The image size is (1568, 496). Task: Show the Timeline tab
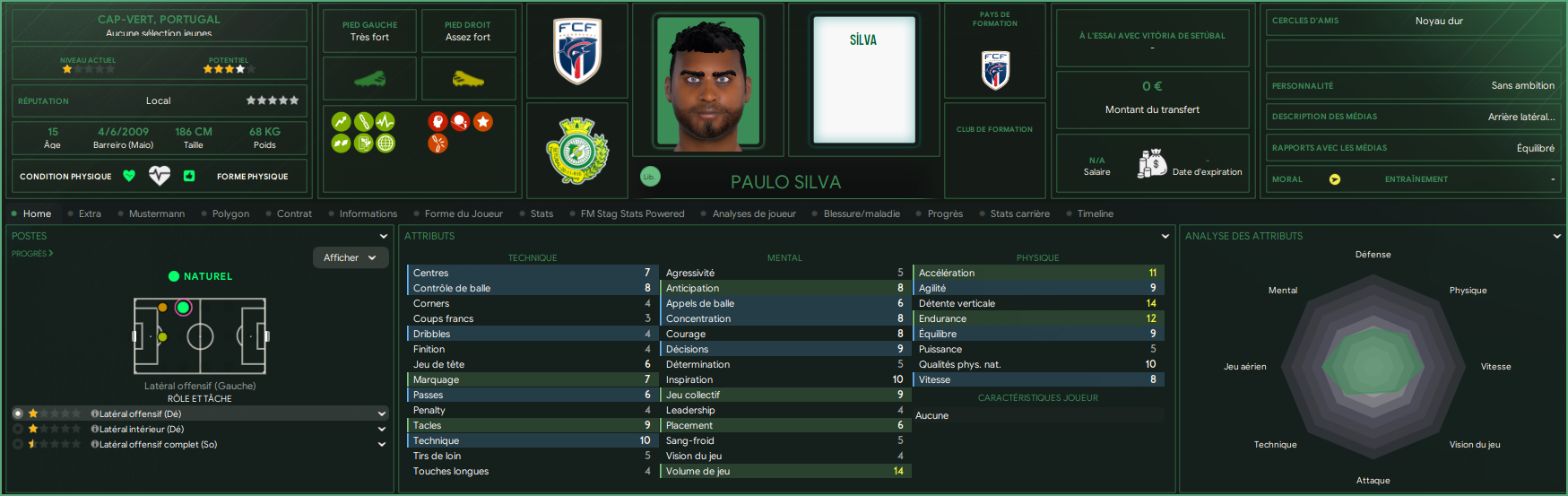pos(1095,213)
